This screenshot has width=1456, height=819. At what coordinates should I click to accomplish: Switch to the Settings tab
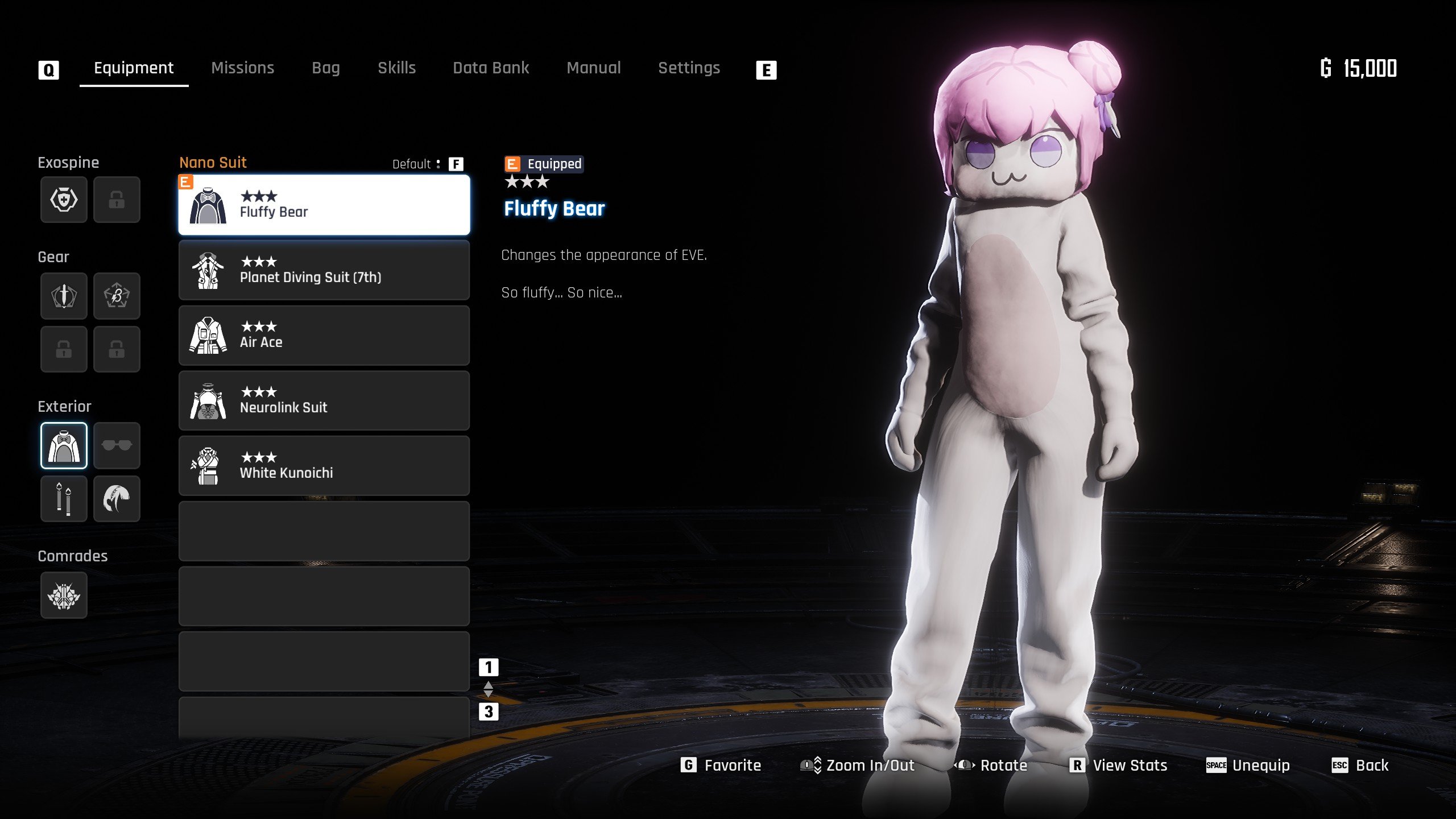point(689,68)
